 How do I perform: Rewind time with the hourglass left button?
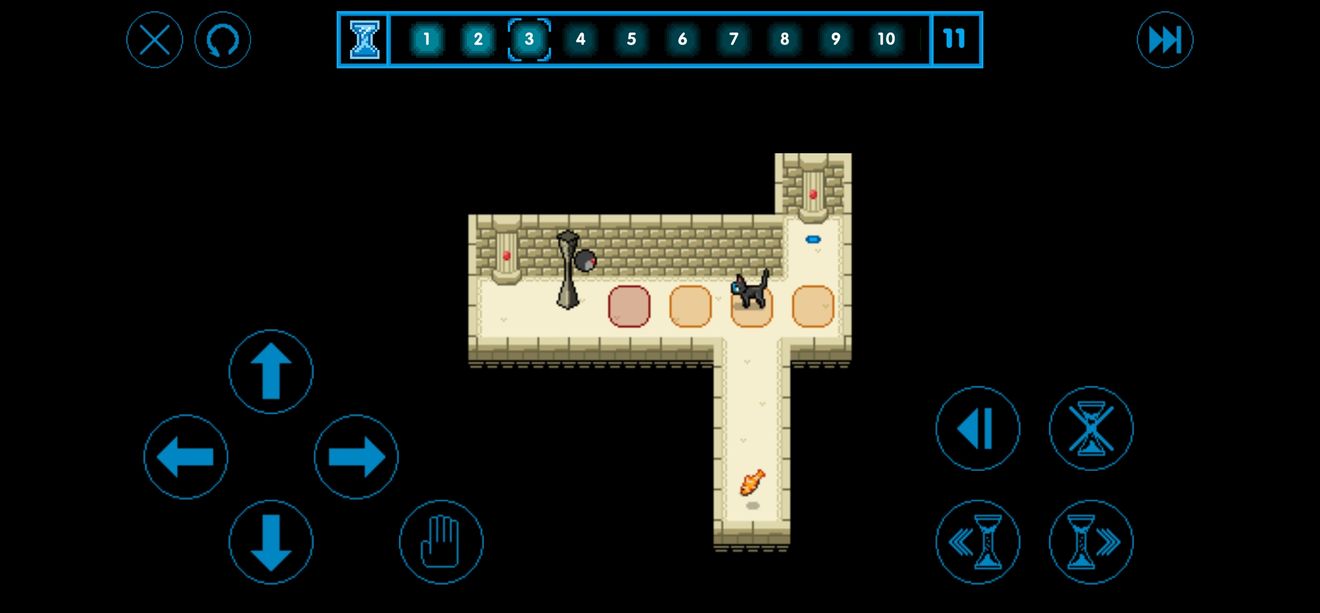978,542
